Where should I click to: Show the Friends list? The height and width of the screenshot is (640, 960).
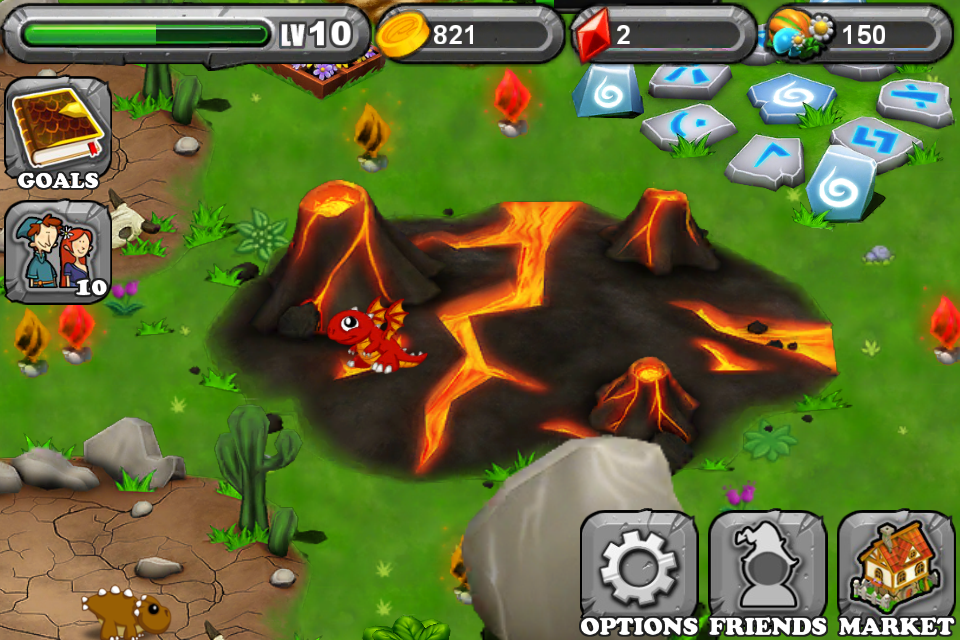click(767, 571)
